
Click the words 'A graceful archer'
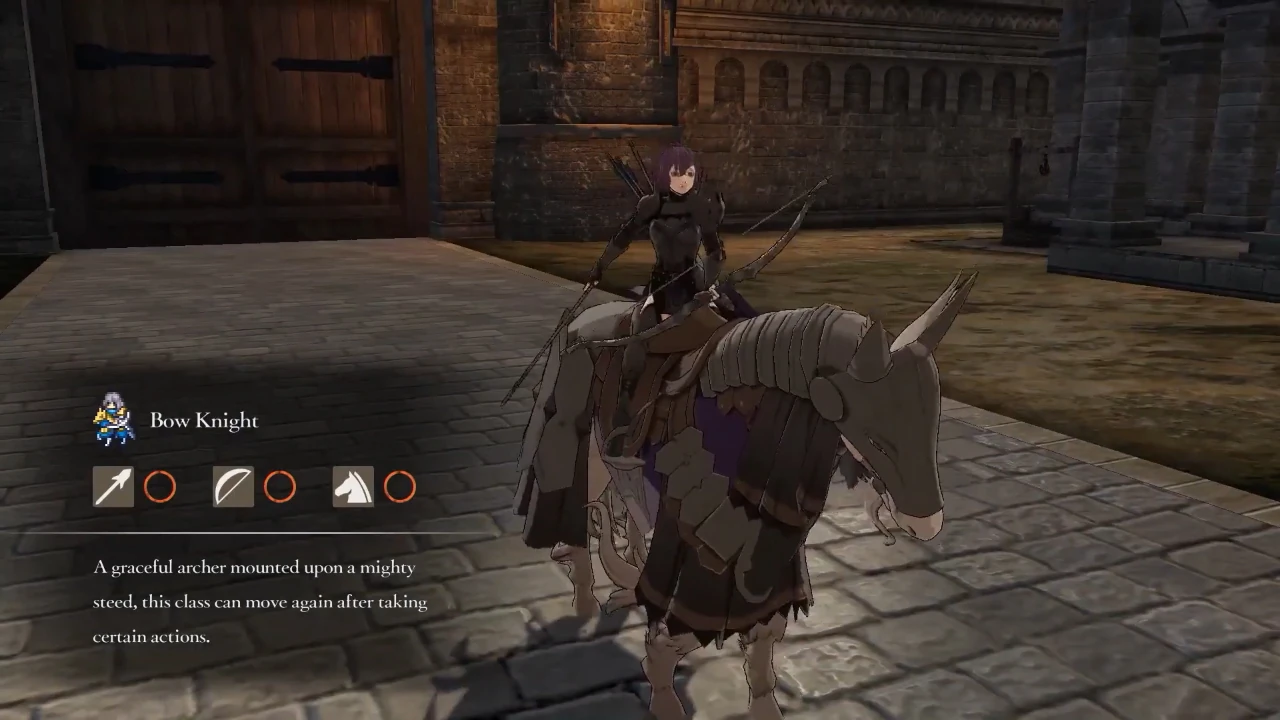[x=160, y=567]
